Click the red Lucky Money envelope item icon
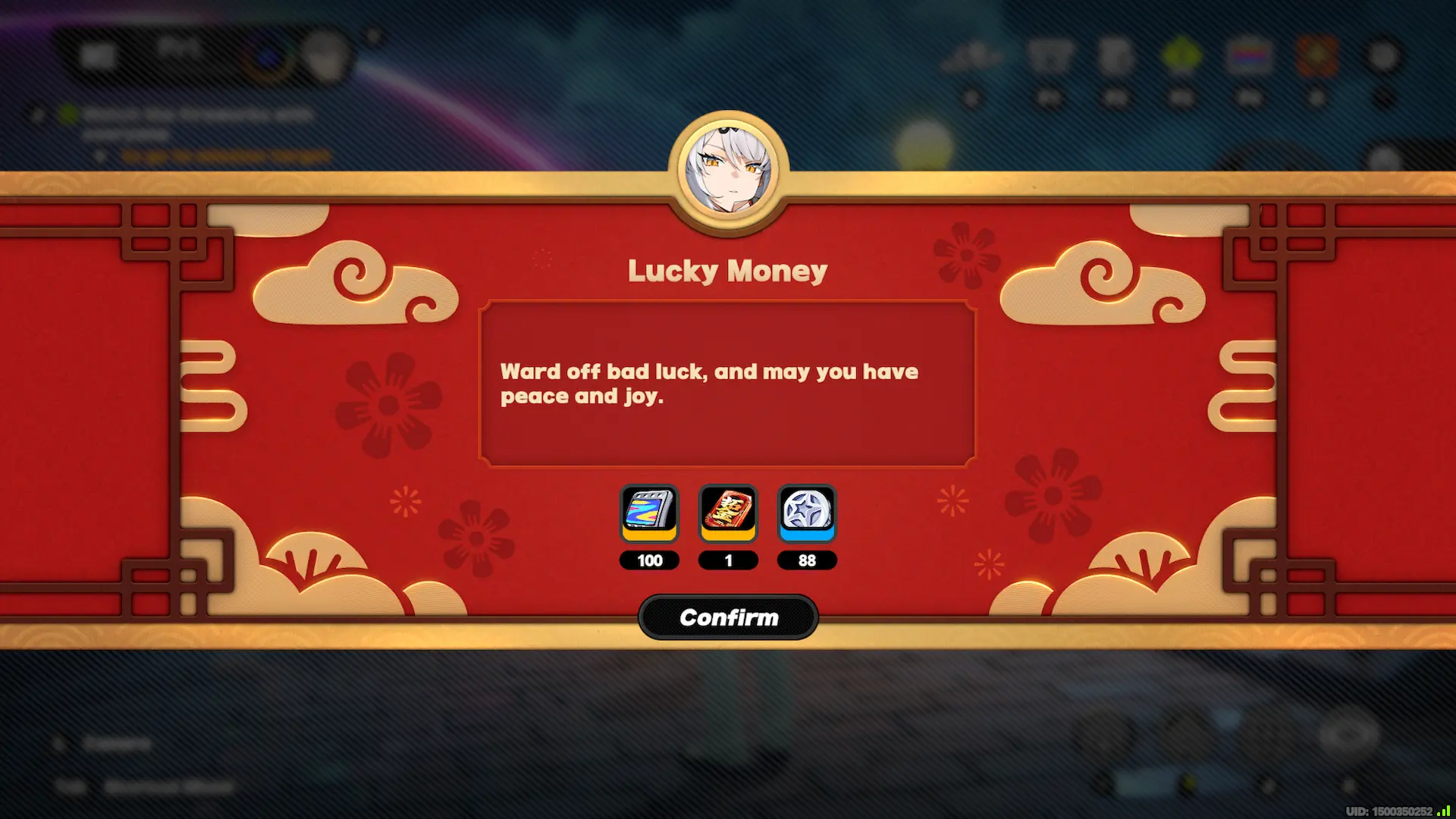The height and width of the screenshot is (819, 1456). click(x=728, y=514)
